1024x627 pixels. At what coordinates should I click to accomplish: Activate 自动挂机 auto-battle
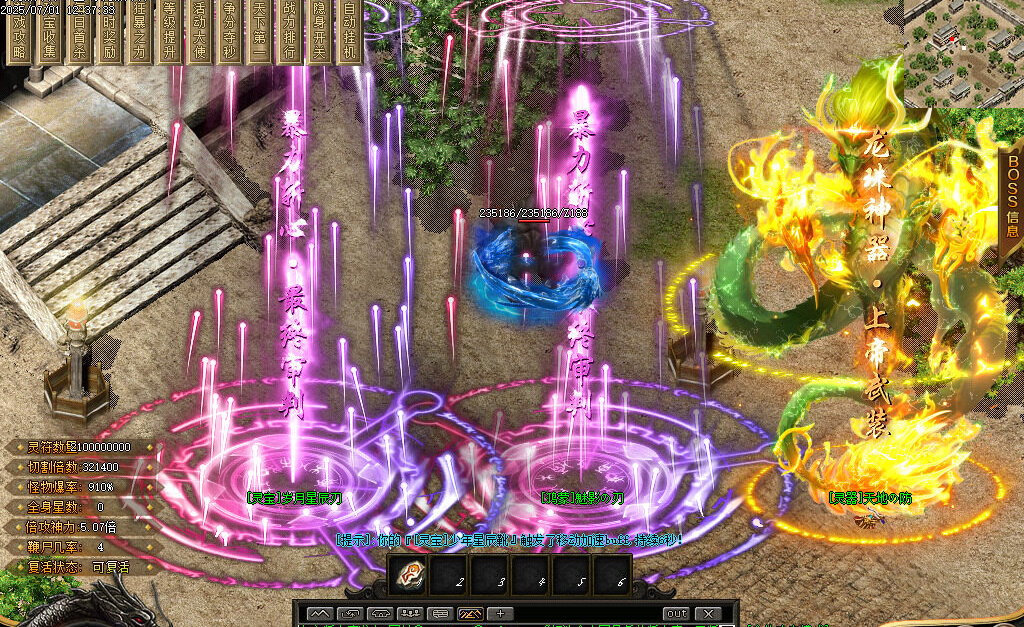coord(349,36)
